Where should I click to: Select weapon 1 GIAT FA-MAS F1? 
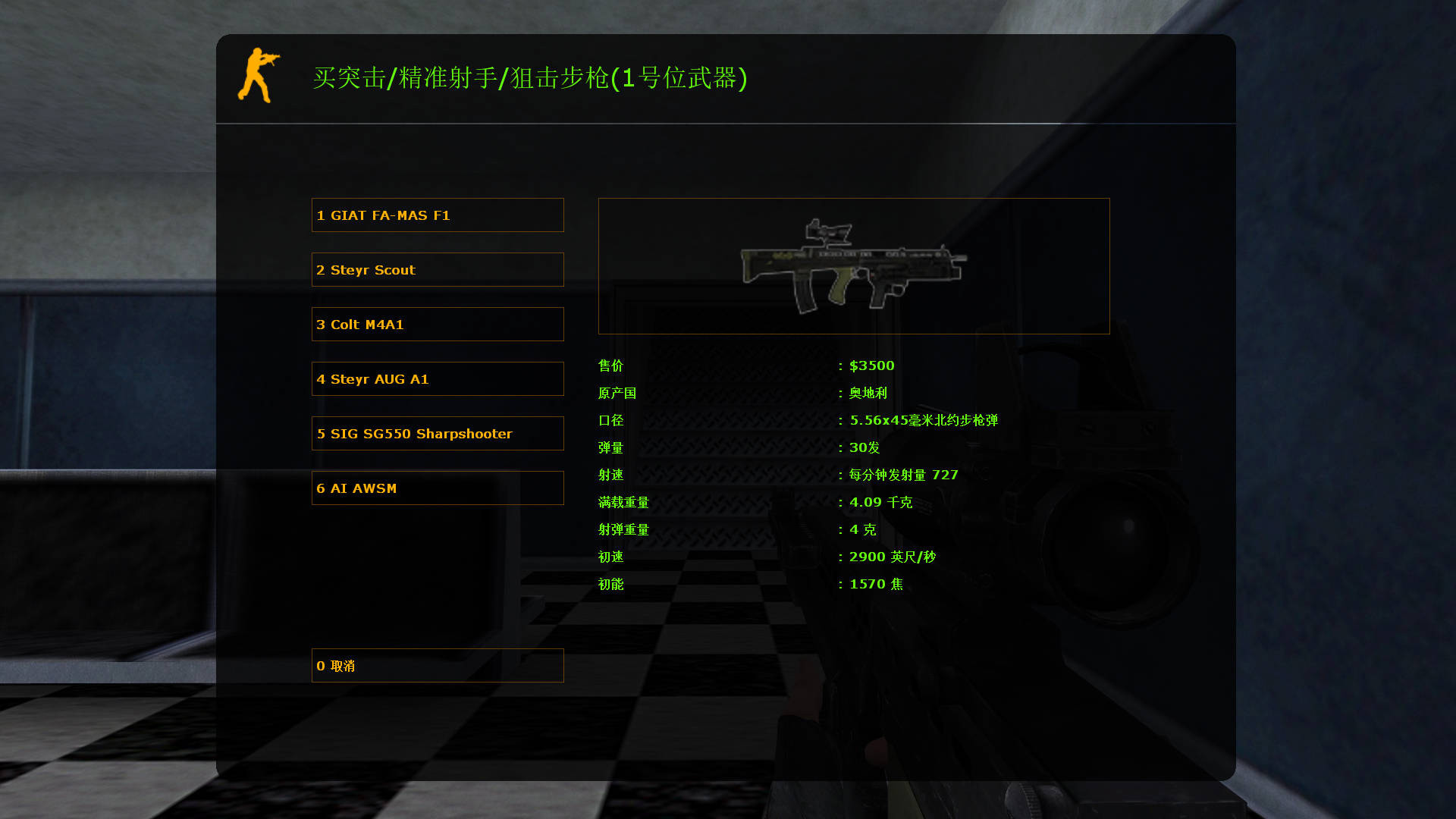(438, 215)
